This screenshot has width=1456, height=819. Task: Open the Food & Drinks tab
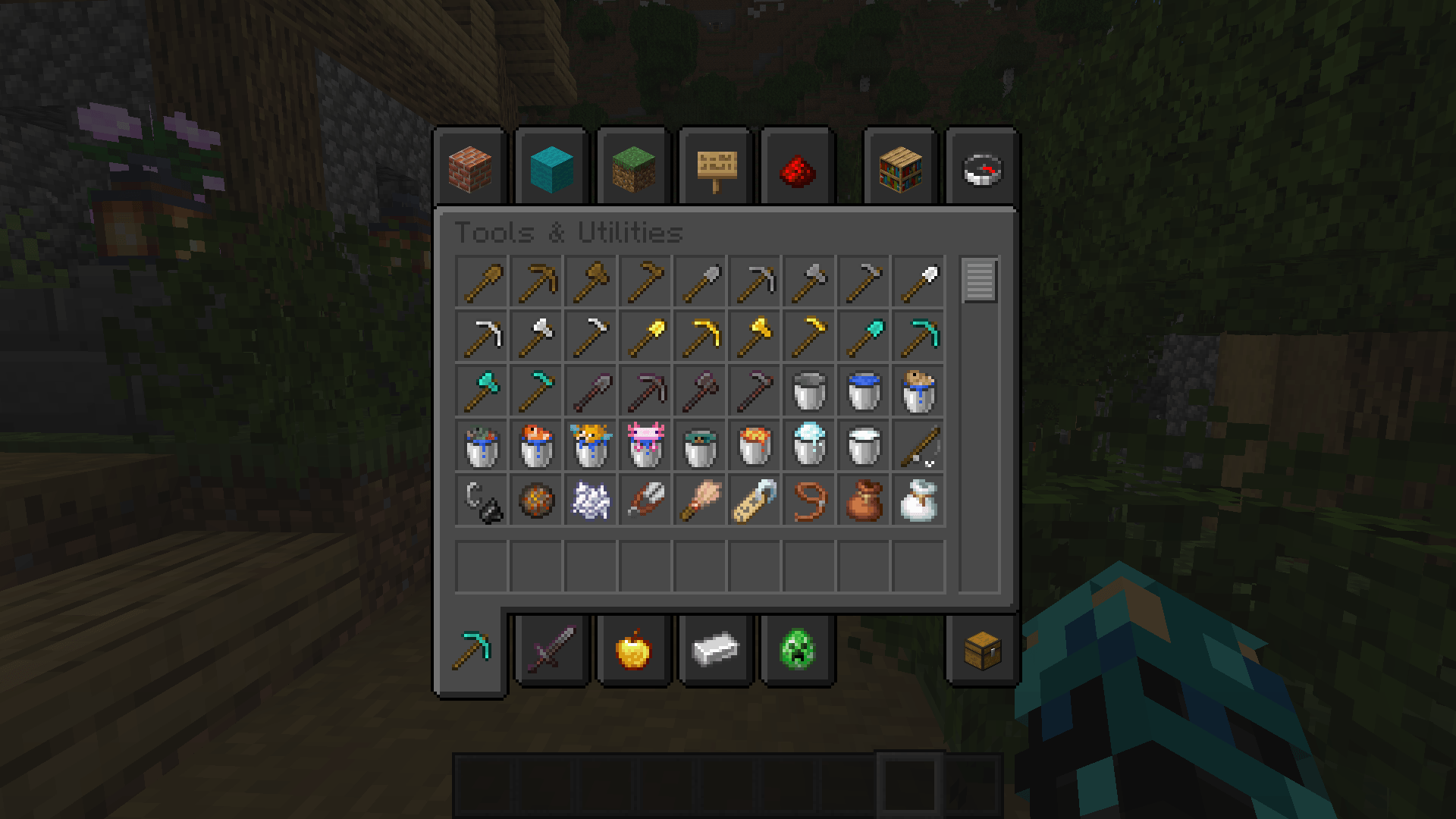pyautogui.click(x=634, y=651)
